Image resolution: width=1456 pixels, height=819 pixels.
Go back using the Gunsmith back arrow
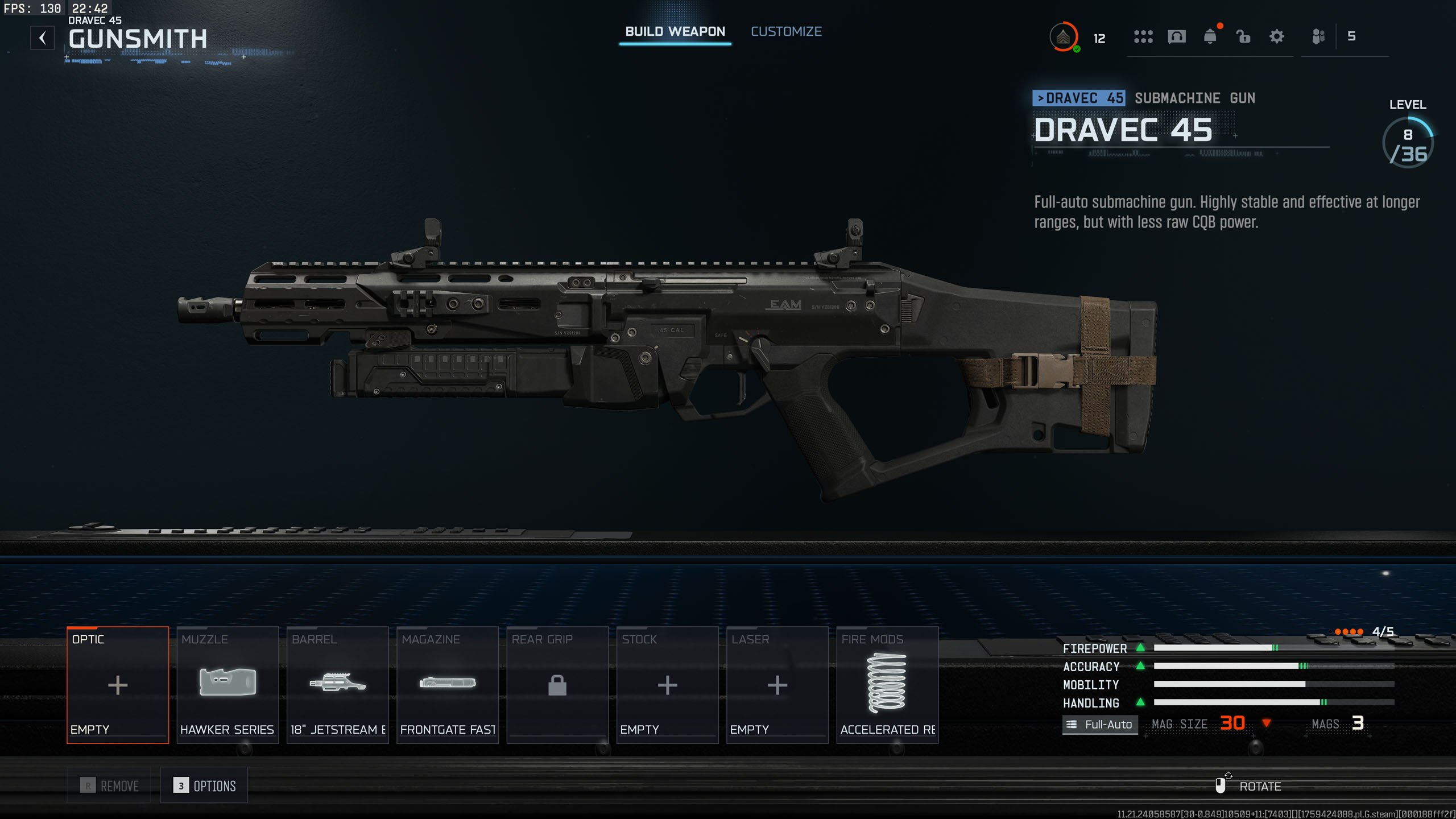[x=43, y=38]
